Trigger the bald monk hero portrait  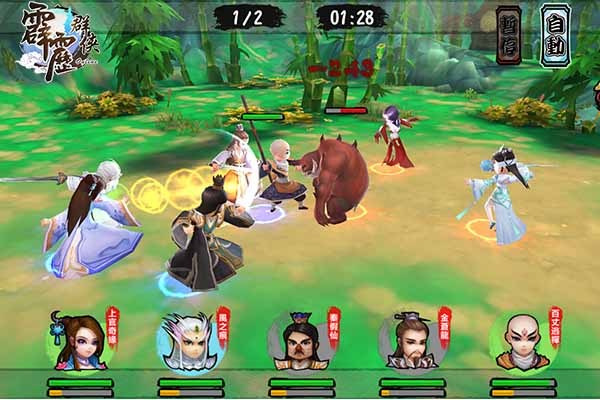coord(521,342)
